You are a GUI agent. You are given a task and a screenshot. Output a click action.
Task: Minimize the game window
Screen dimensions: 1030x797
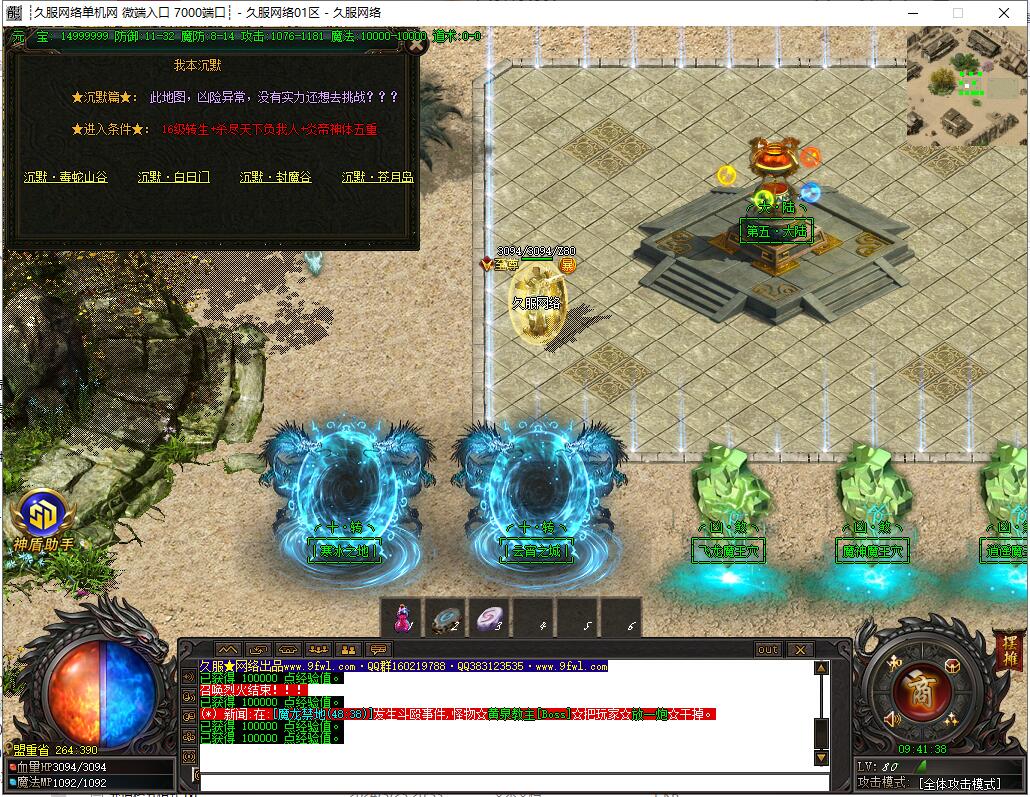pyautogui.click(x=910, y=13)
